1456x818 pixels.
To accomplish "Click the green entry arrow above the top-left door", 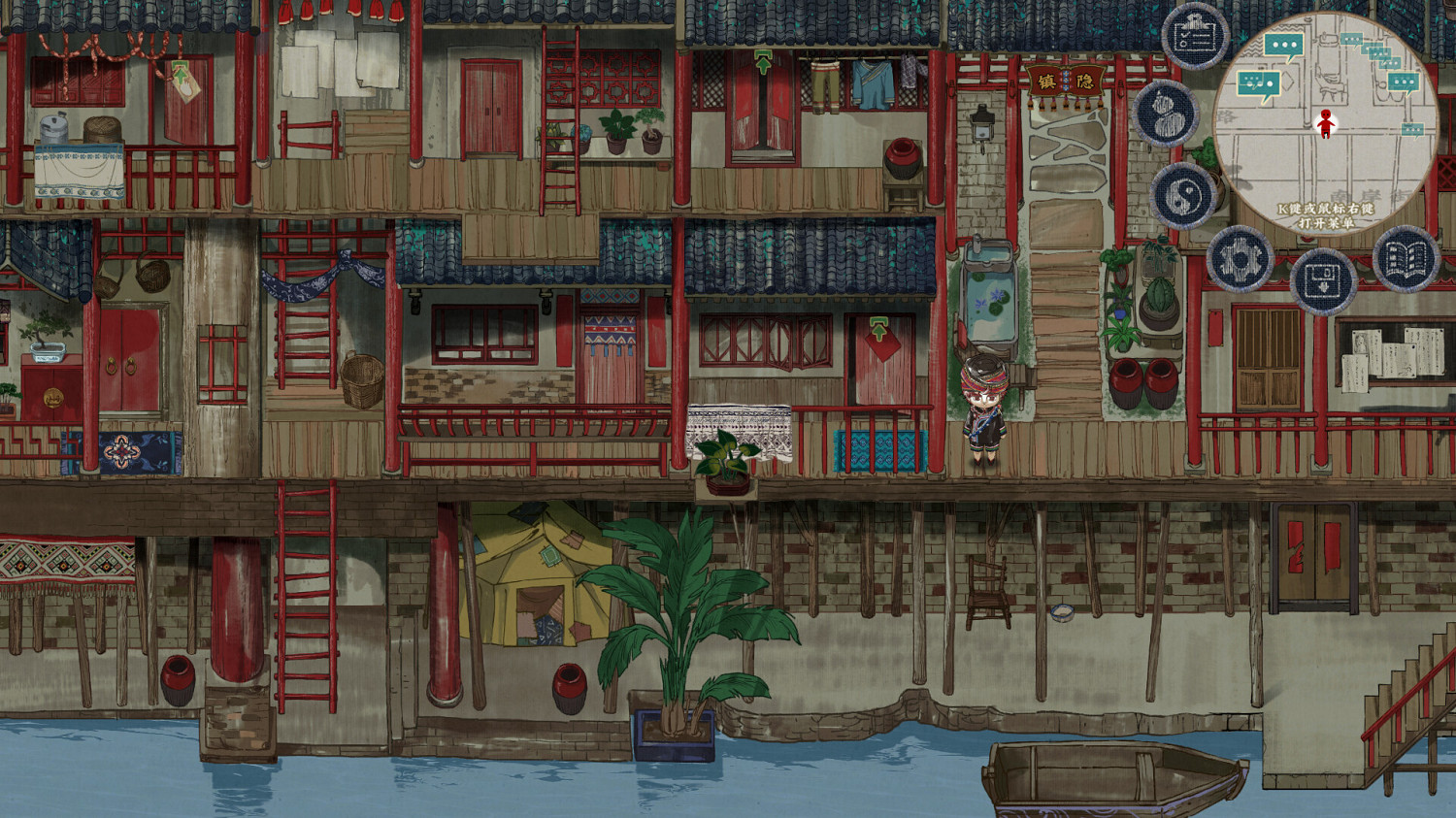I will (180, 72).
